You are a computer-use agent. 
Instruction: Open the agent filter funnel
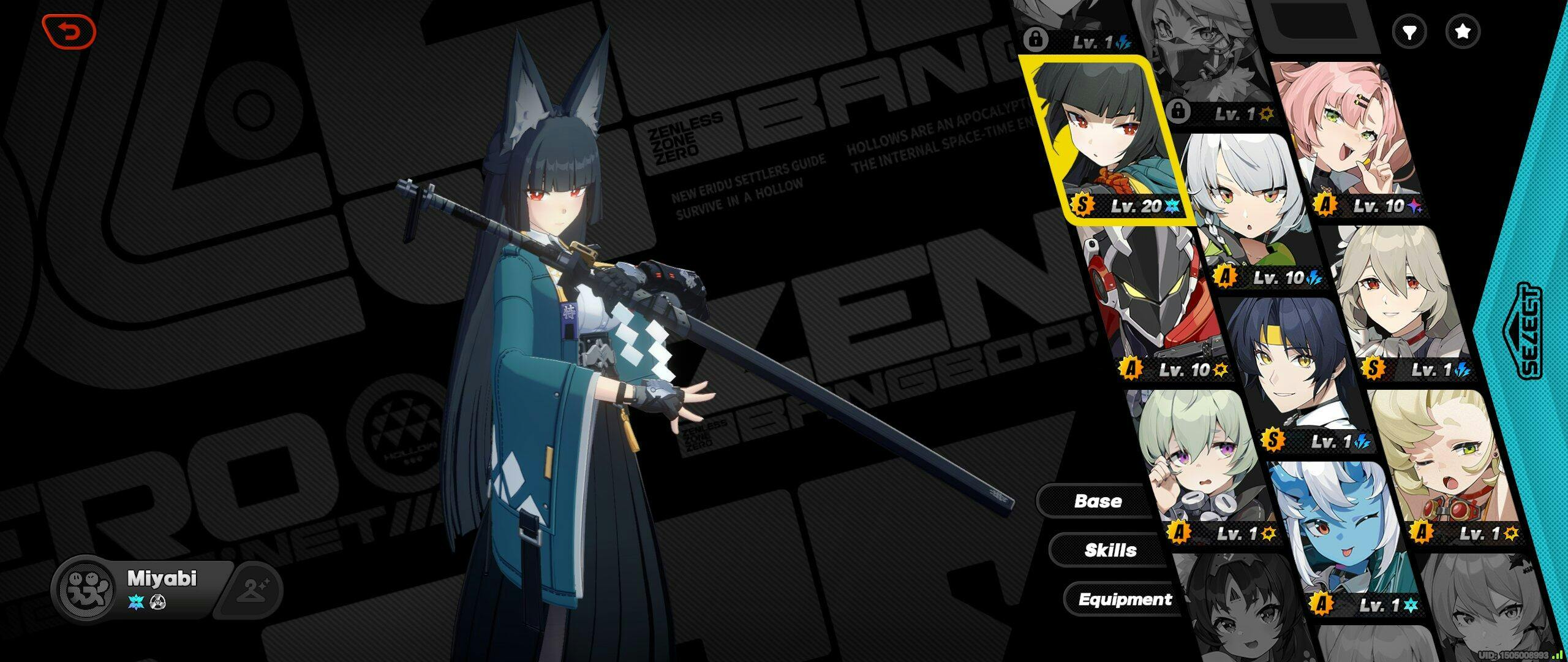click(x=1409, y=32)
